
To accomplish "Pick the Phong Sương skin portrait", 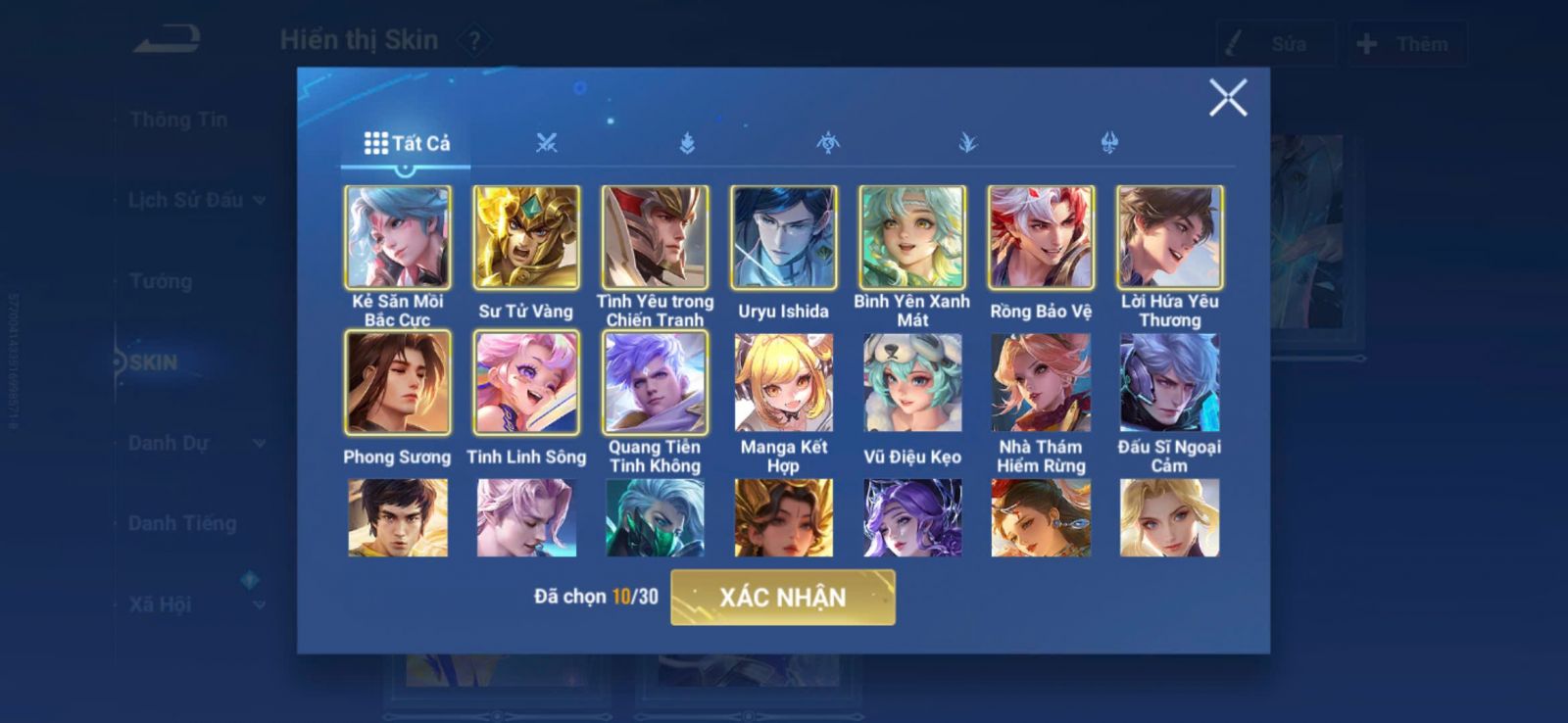I will click(397, 382).
